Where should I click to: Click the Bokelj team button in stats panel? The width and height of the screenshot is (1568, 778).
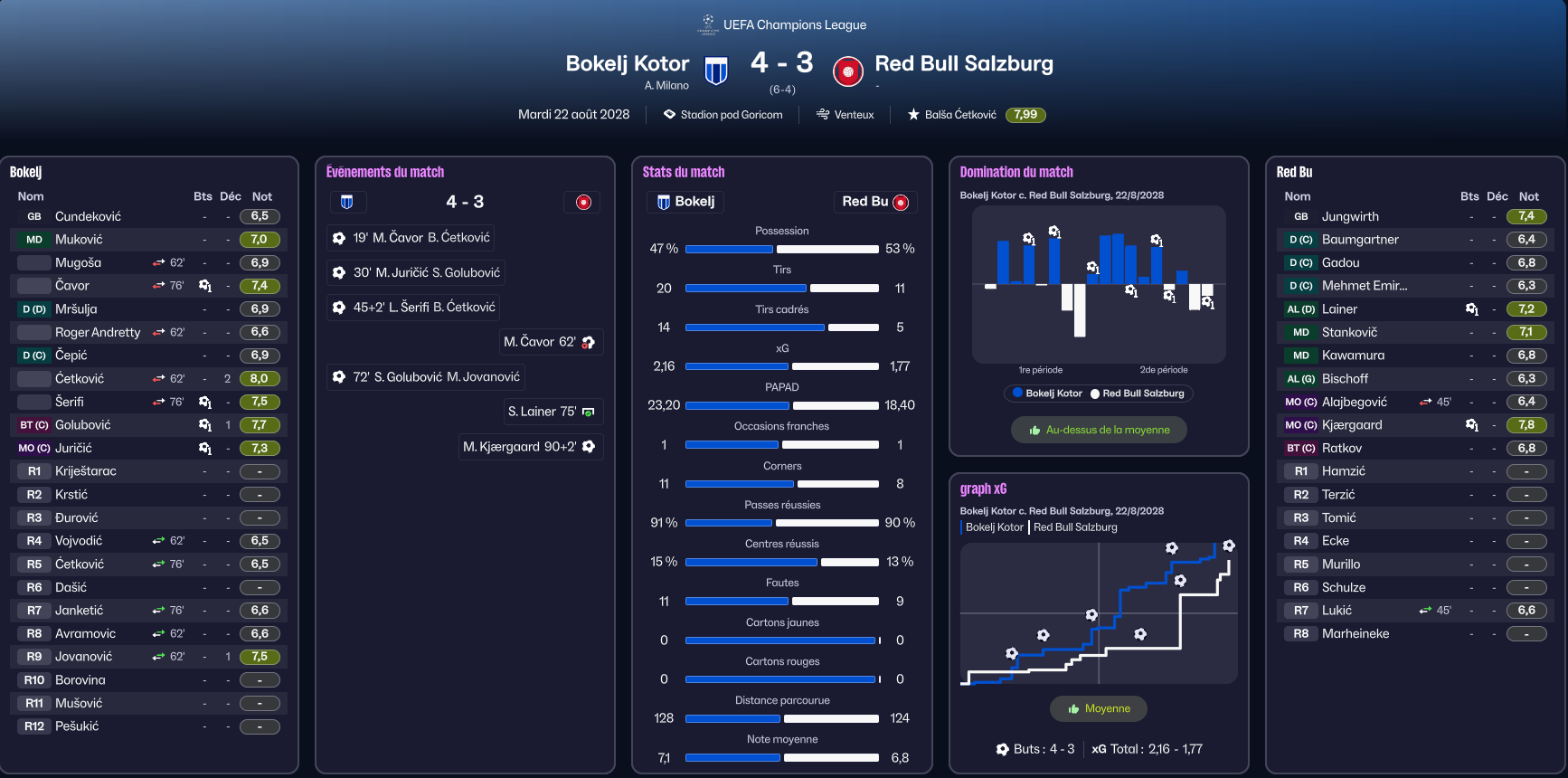(x=685, y=202)
